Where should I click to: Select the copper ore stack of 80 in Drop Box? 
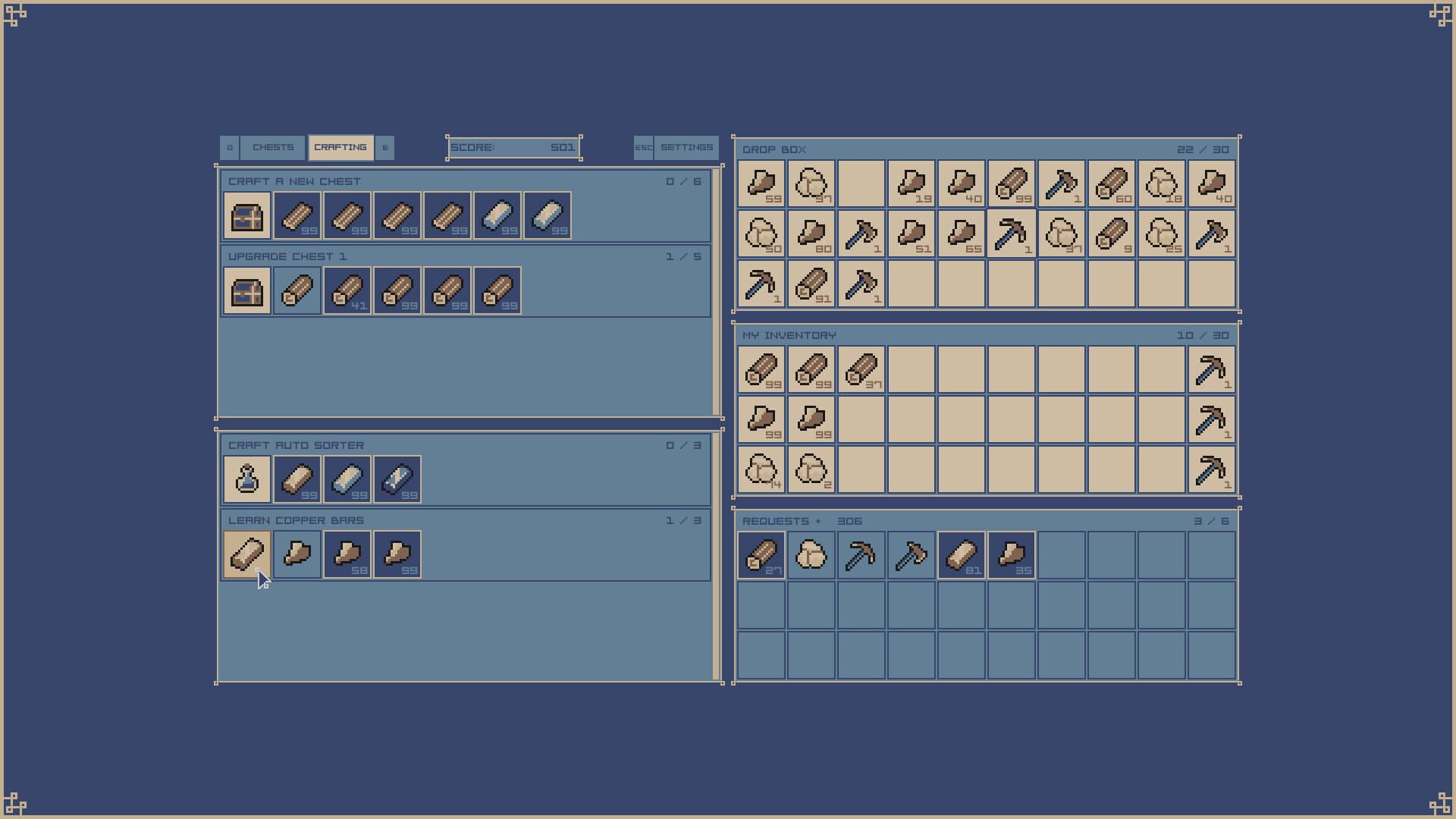pyautogui.click(x=811, y=234)
